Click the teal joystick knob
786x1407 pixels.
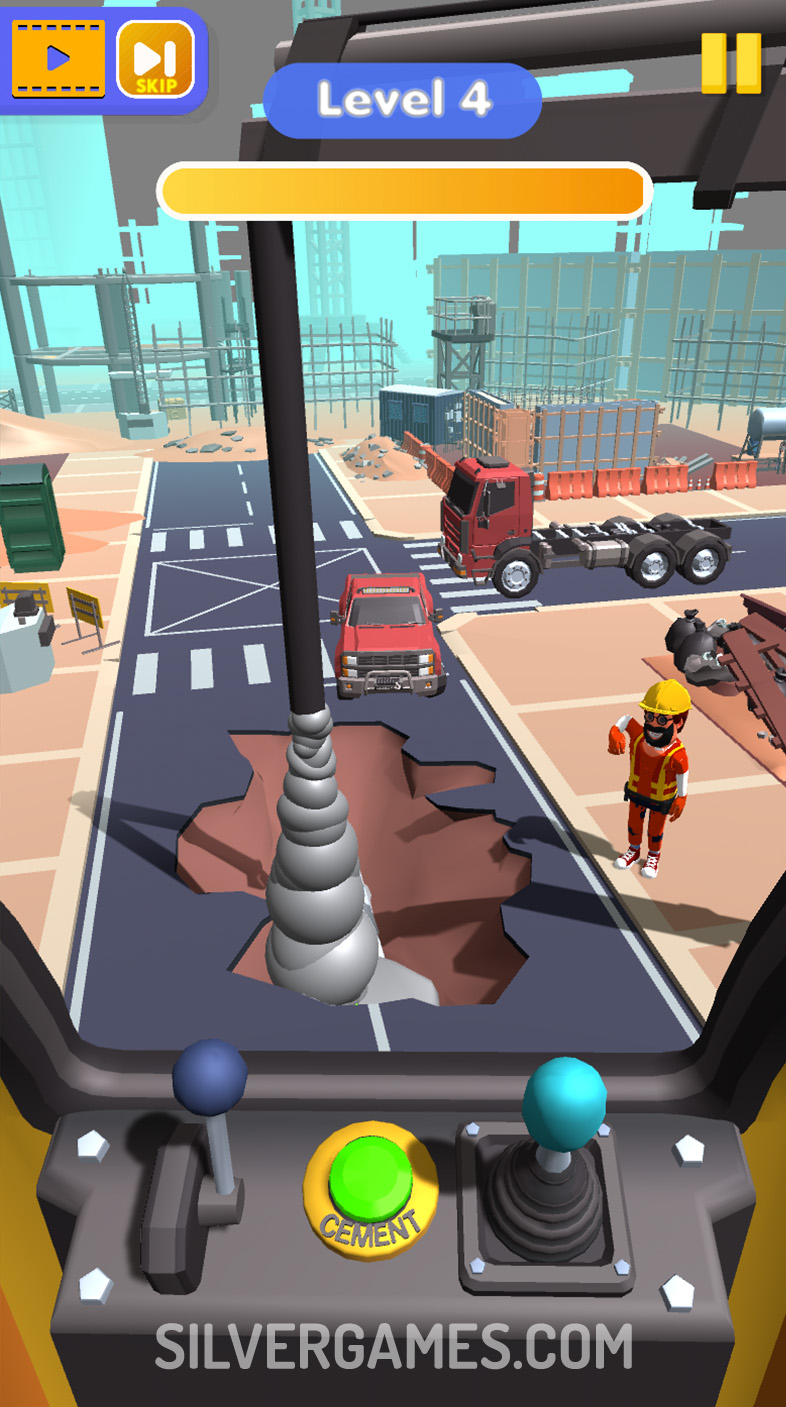point(565,1097)
